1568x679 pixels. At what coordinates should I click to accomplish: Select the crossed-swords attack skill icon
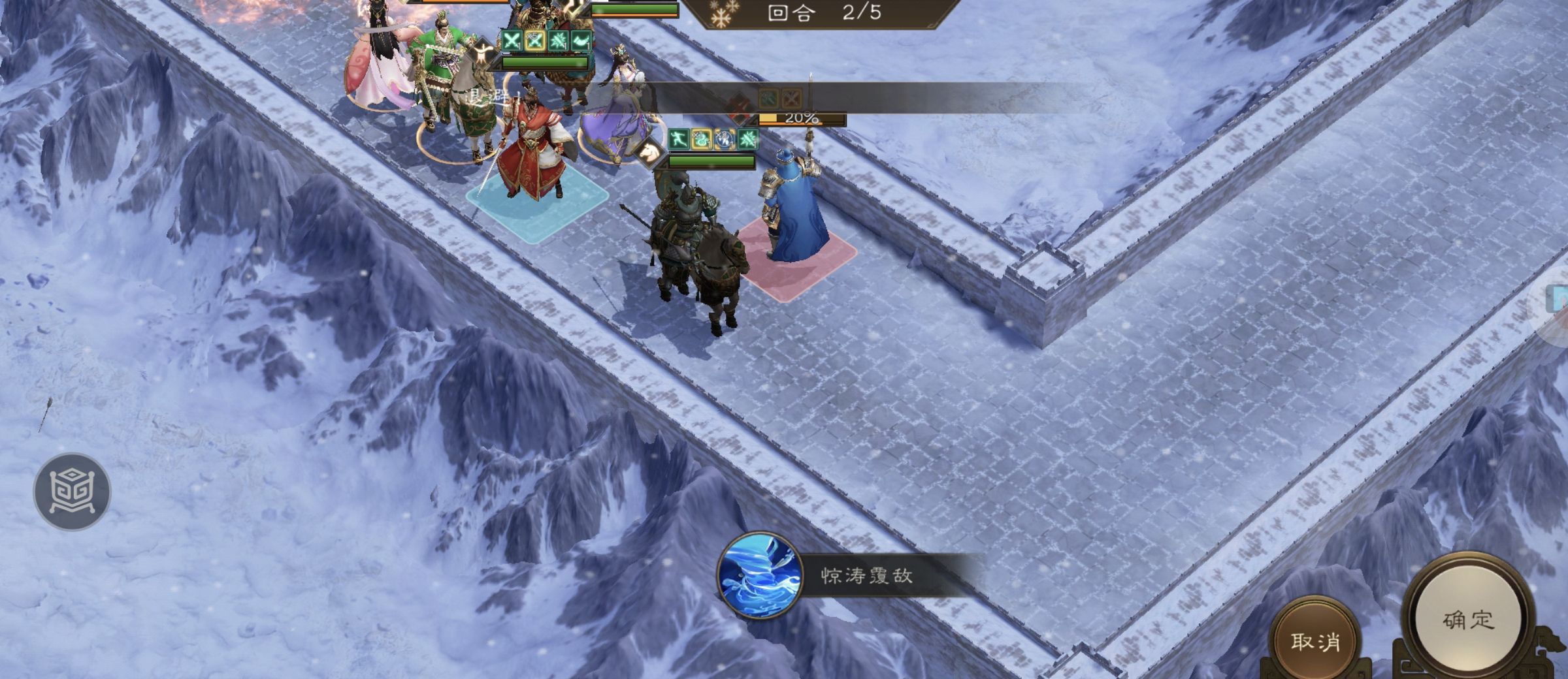(x=512, y=40)
